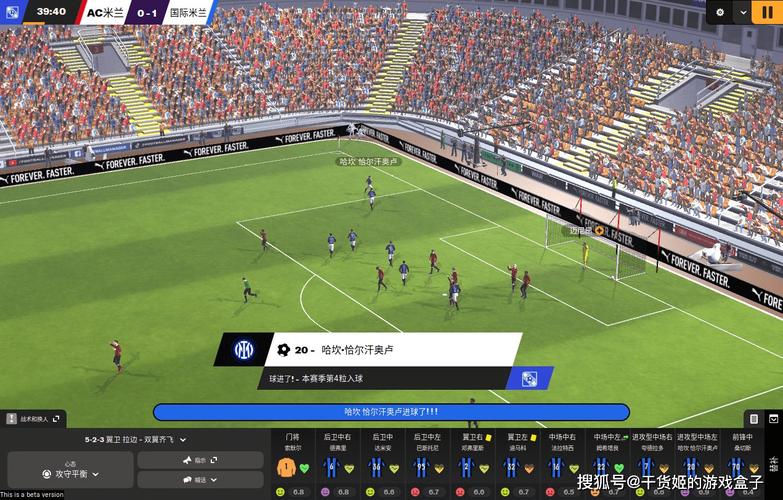
Task: Click the blue goal notification bar
Action: pos(391,412)
